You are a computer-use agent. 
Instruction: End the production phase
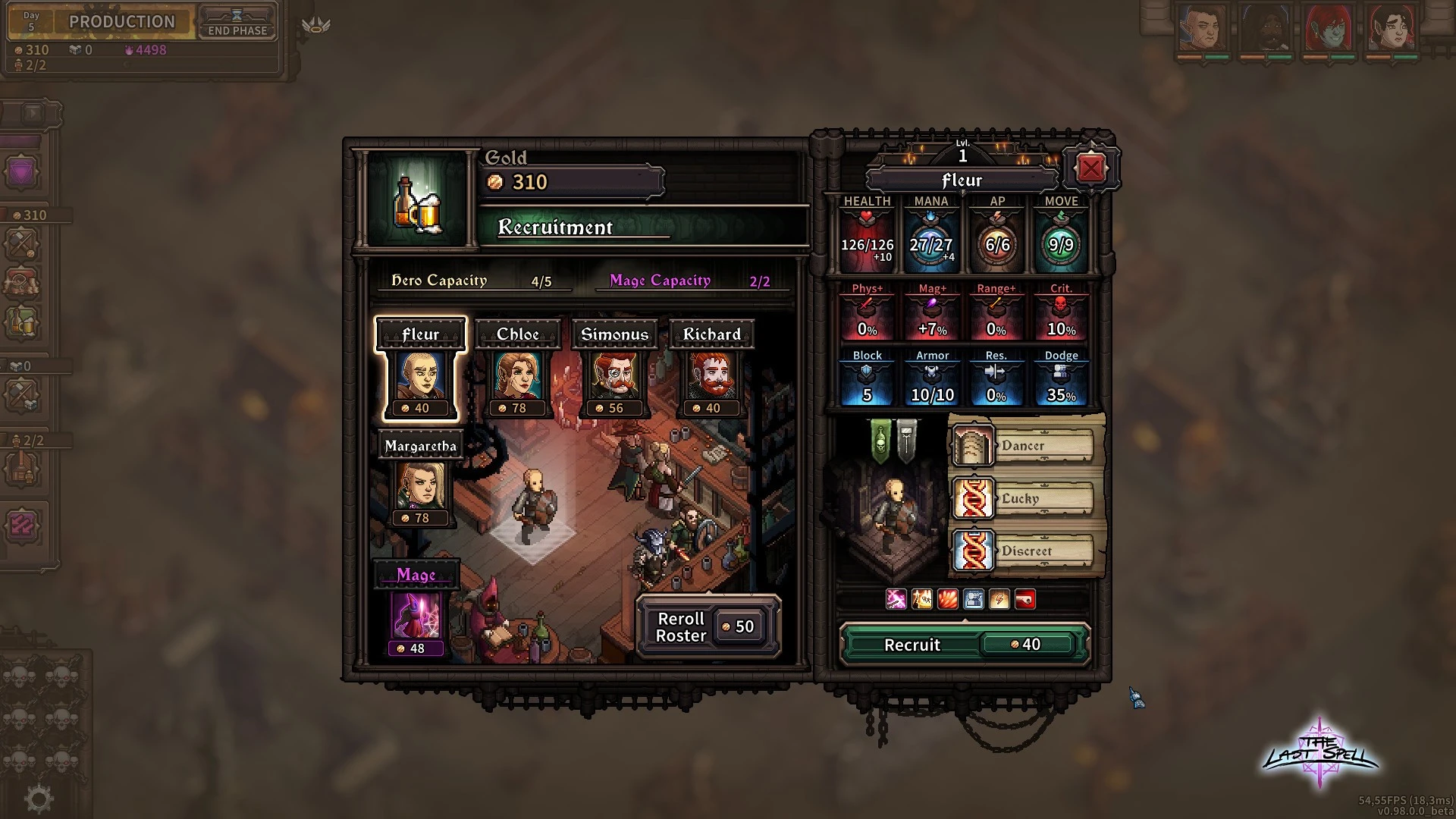[x=237, y=23]
